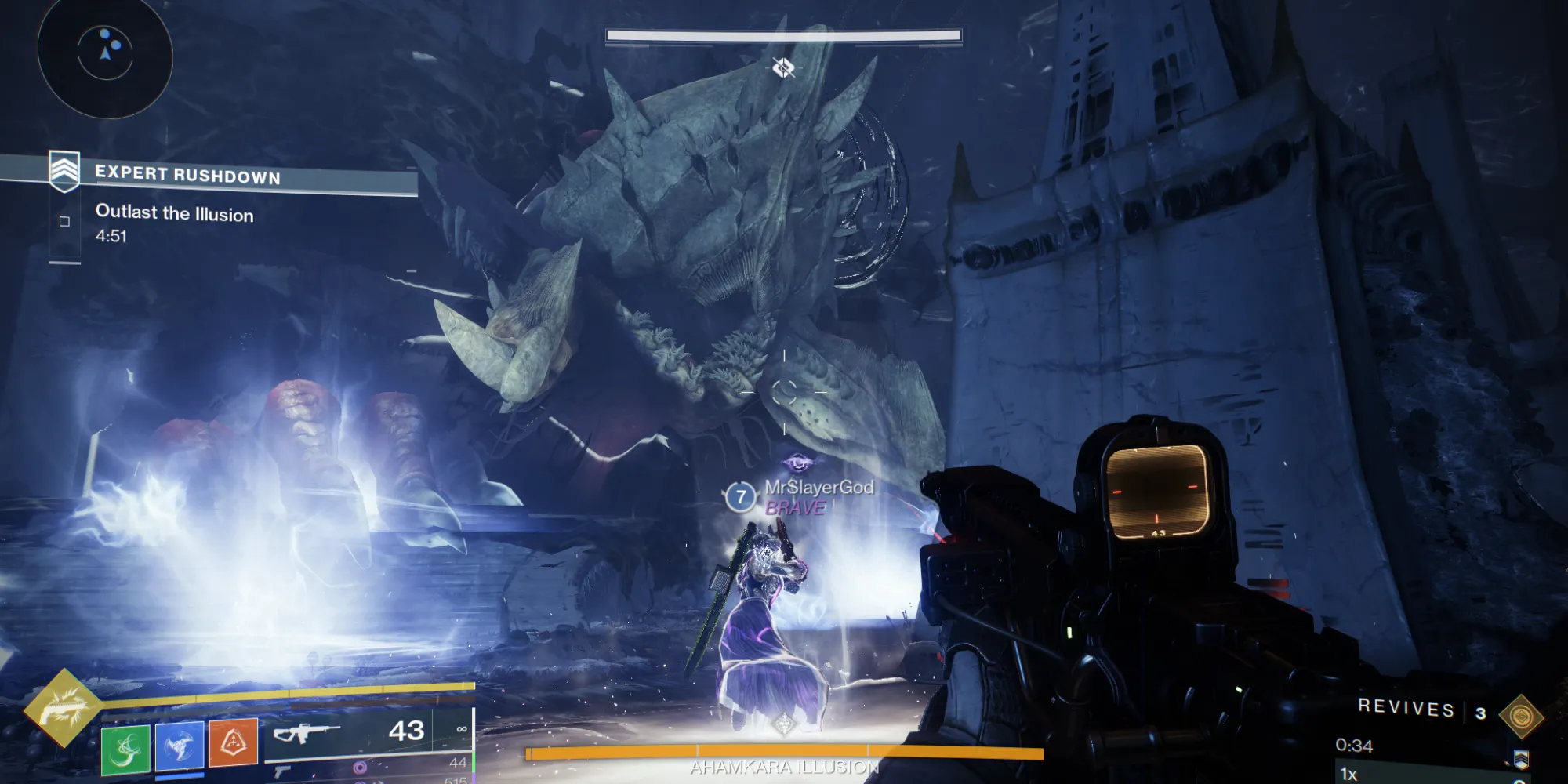Click the chevron shield icon near the multiplier
Viewport: 1568px width, 784px height.
pos(1521,759)
